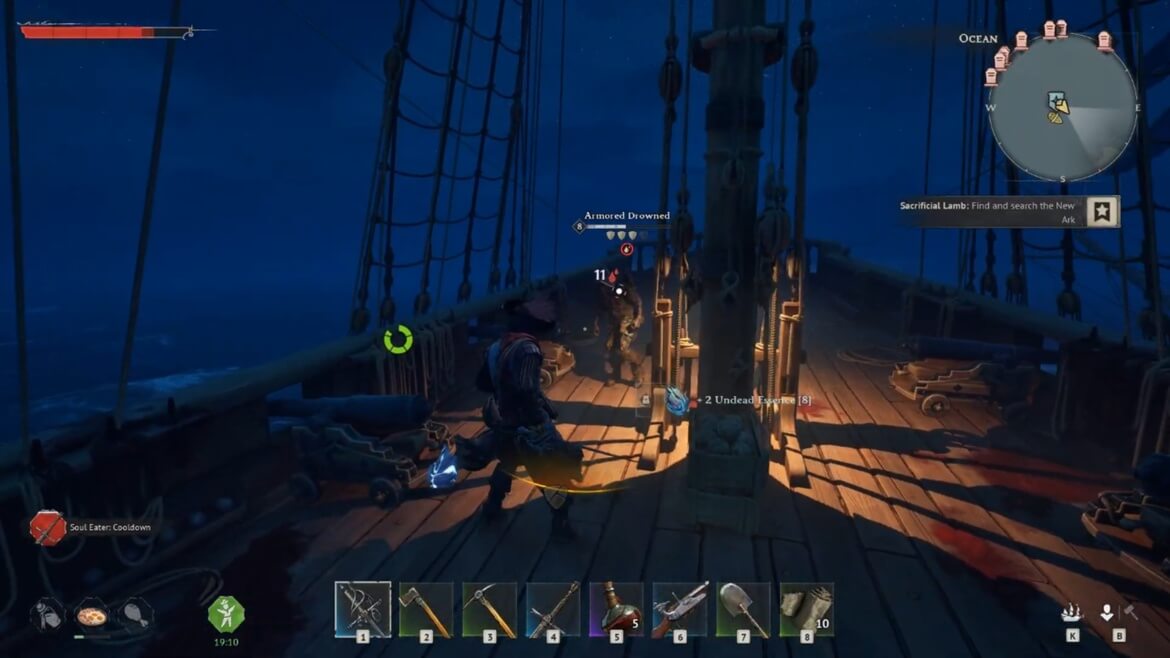
Task: Click the ship icon in the corner
Action: tap(1073, 613)
